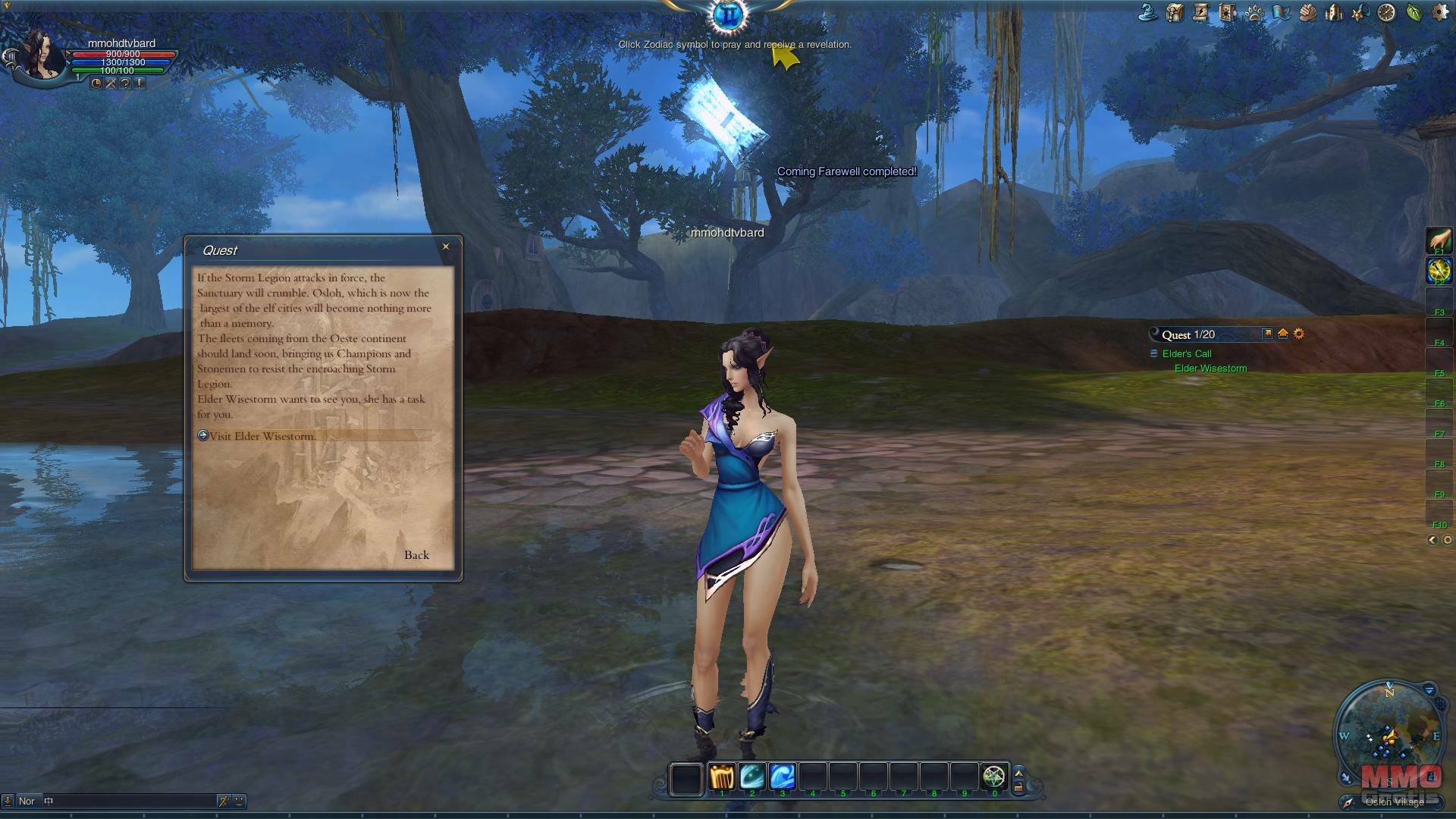Close the Quest dialog window
This screenshot has width=1456, height=819.
click(x=446, y=246)
